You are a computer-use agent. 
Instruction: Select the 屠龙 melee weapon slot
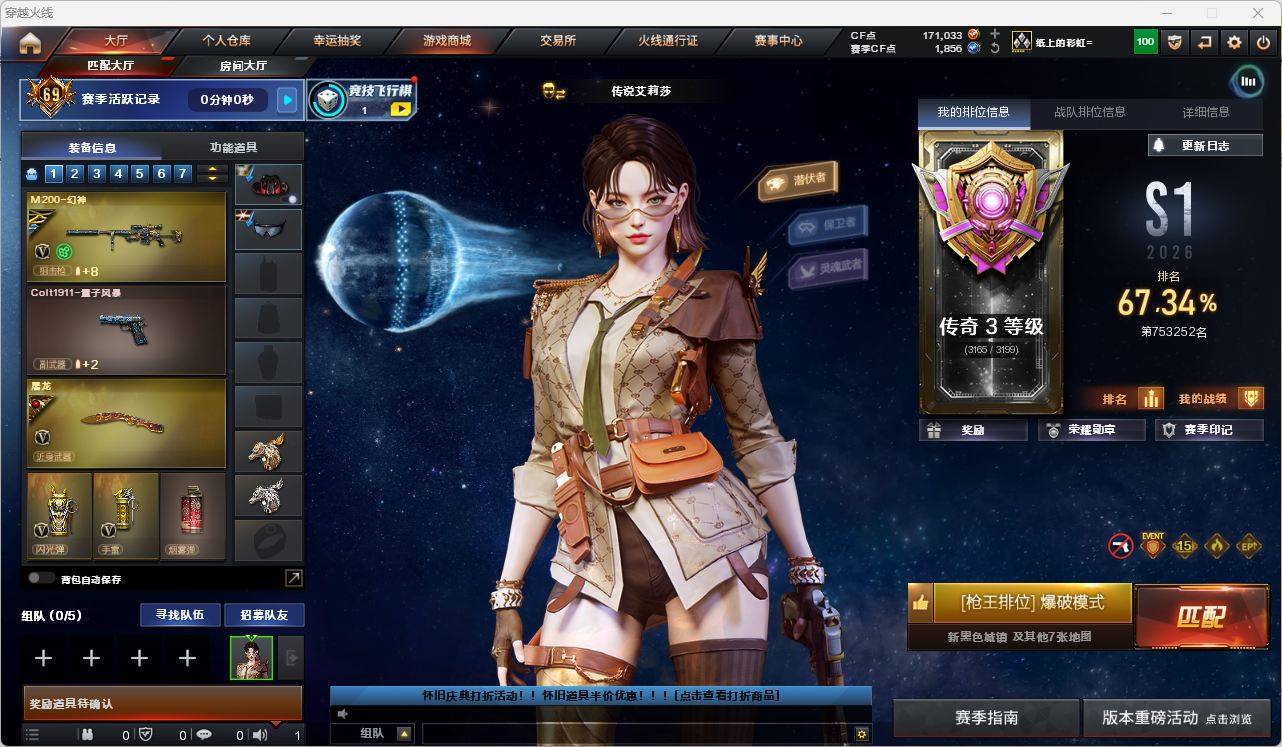click(126, 422)
